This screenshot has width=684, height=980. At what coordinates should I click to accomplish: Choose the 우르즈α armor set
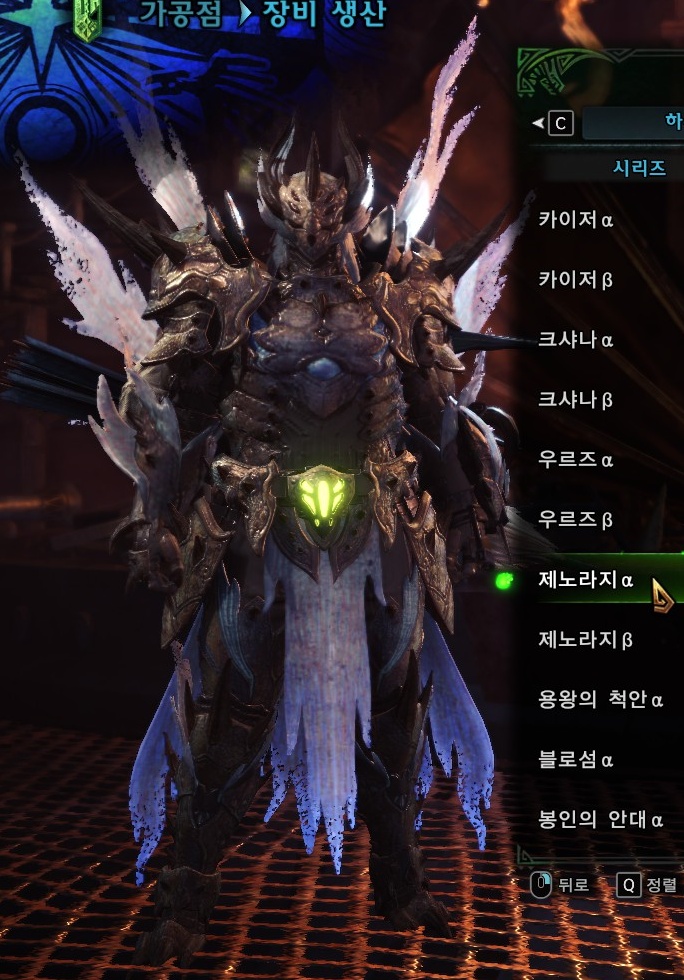click(x=577, y=459)
